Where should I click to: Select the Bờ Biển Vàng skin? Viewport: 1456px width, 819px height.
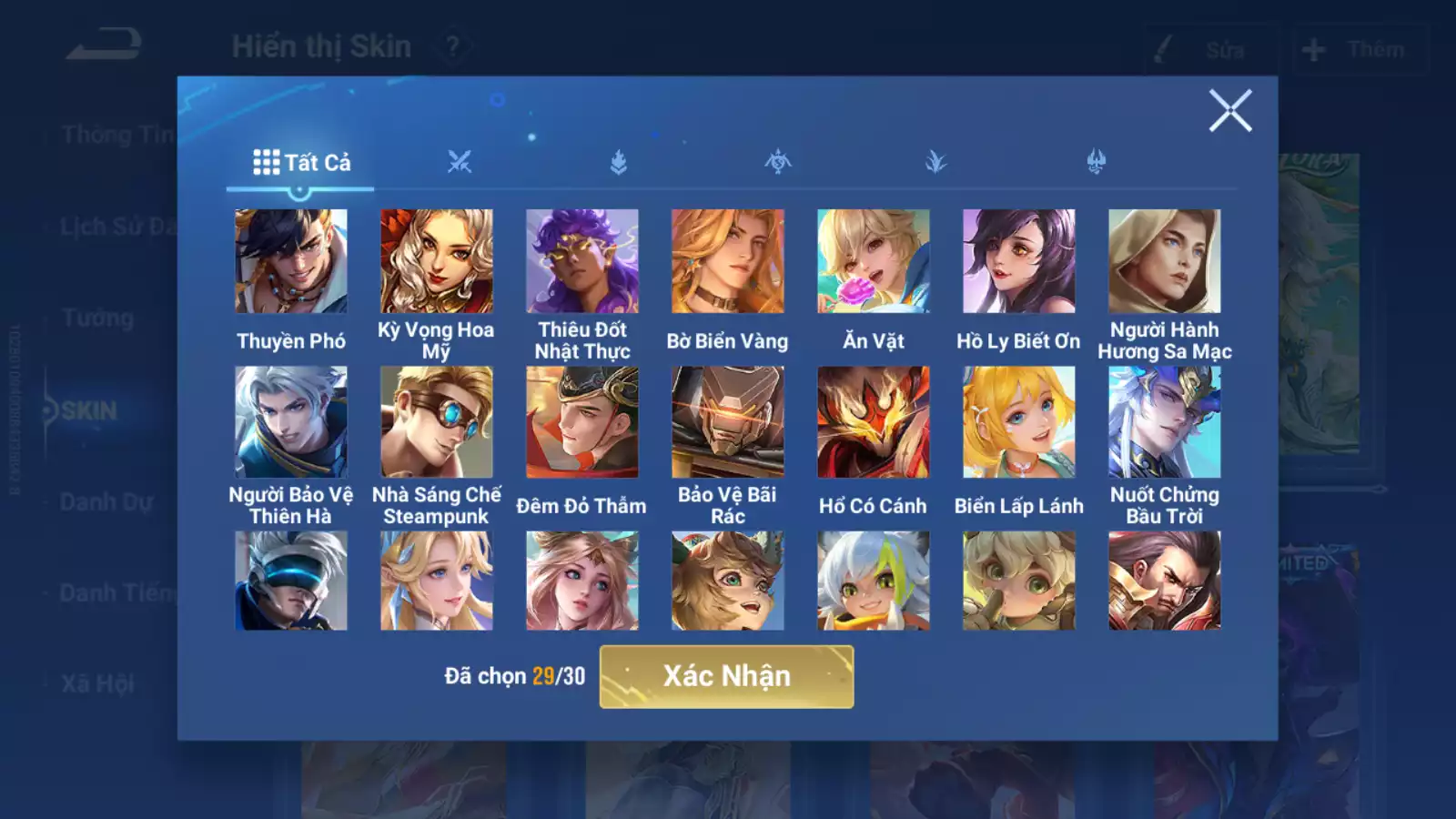coord(728,261)
